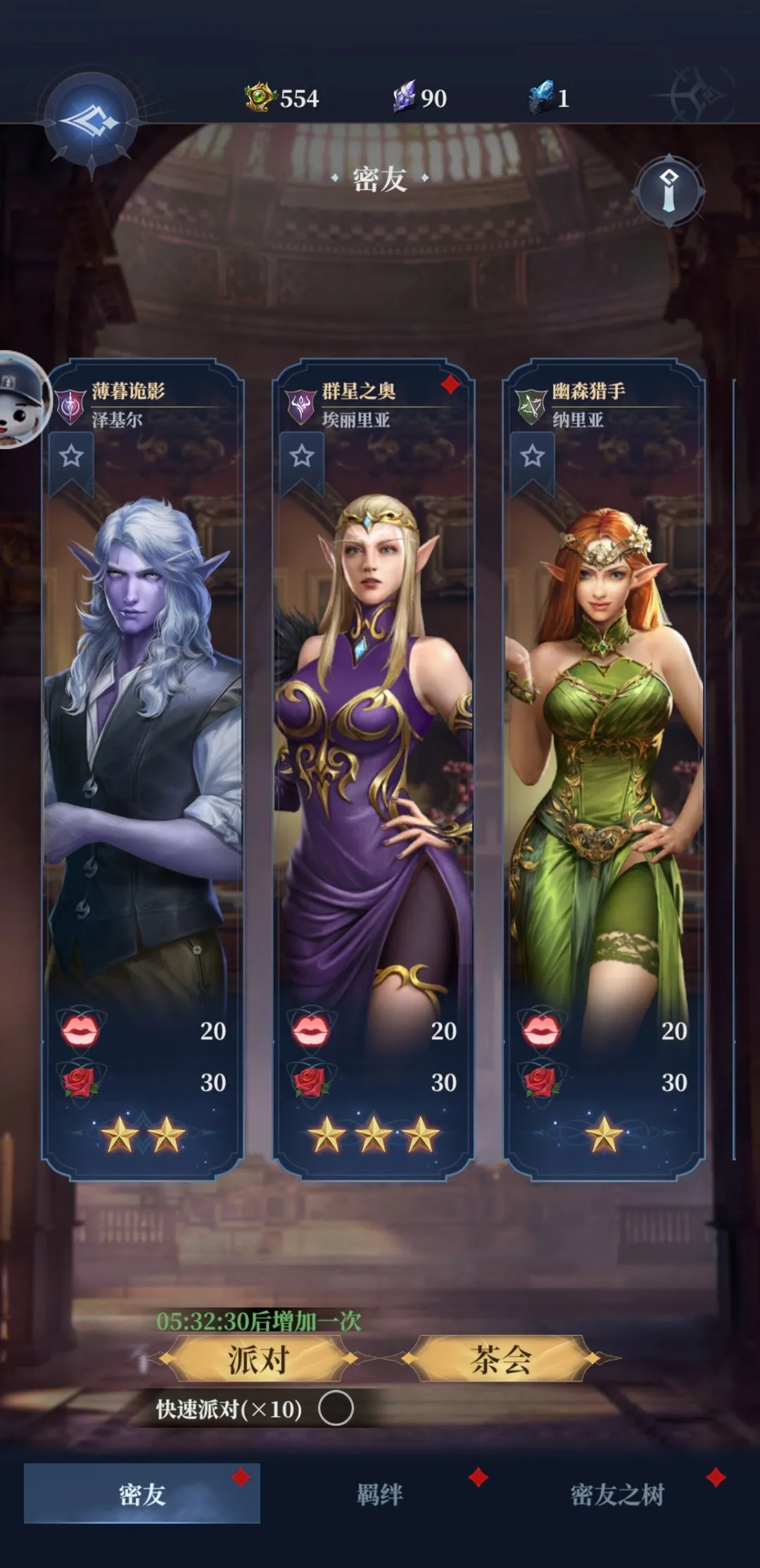The height and width of the screenshot is (1568, 760).
Task: Open the info help button
Action: click(x=669, y=191)
